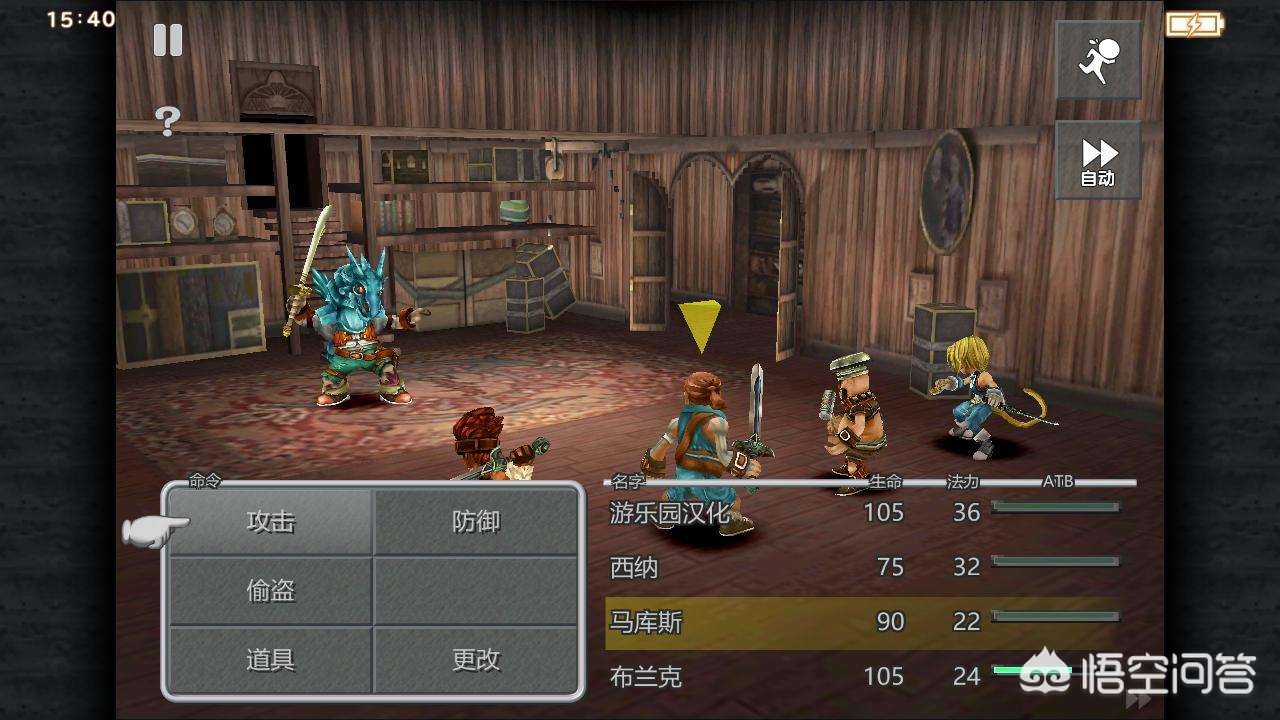Select the 更改 change command

pyautogui.click(x=476, y=659)
